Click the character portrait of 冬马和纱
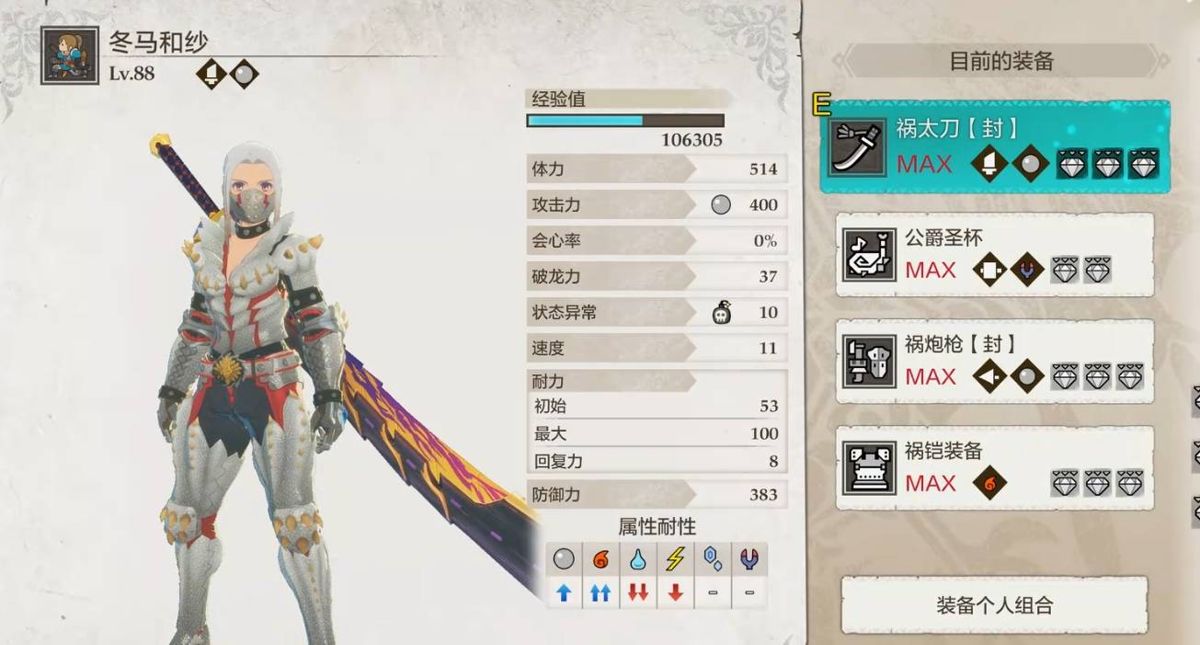The height and width of the screenshot is (645, 1200). [70, 55]
